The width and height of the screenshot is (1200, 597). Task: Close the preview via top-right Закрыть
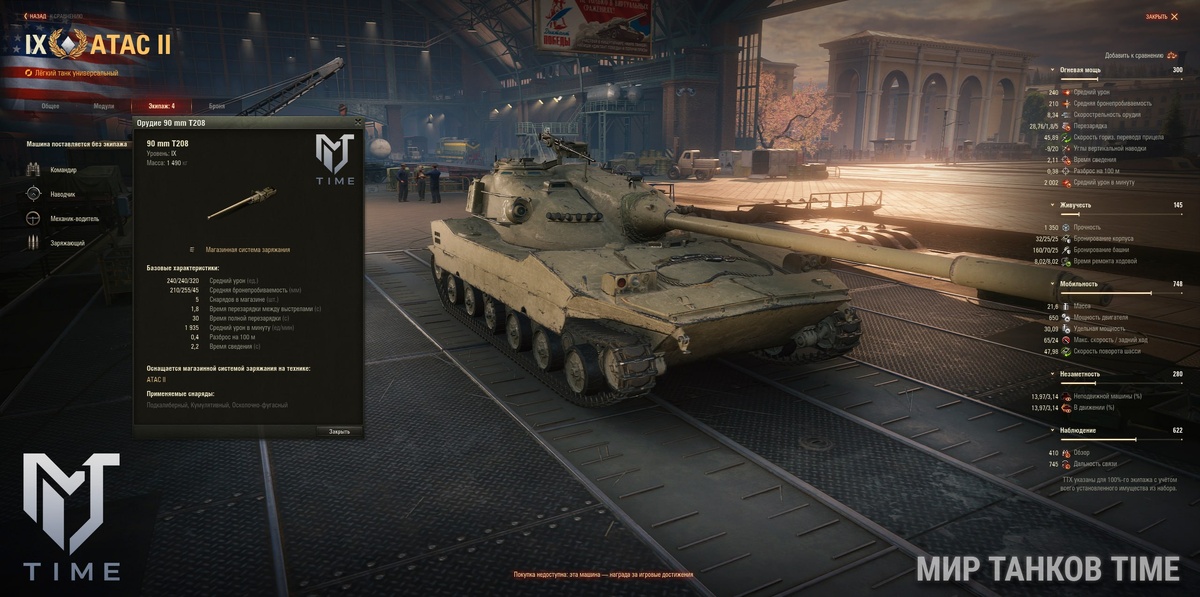[1160, 17]
